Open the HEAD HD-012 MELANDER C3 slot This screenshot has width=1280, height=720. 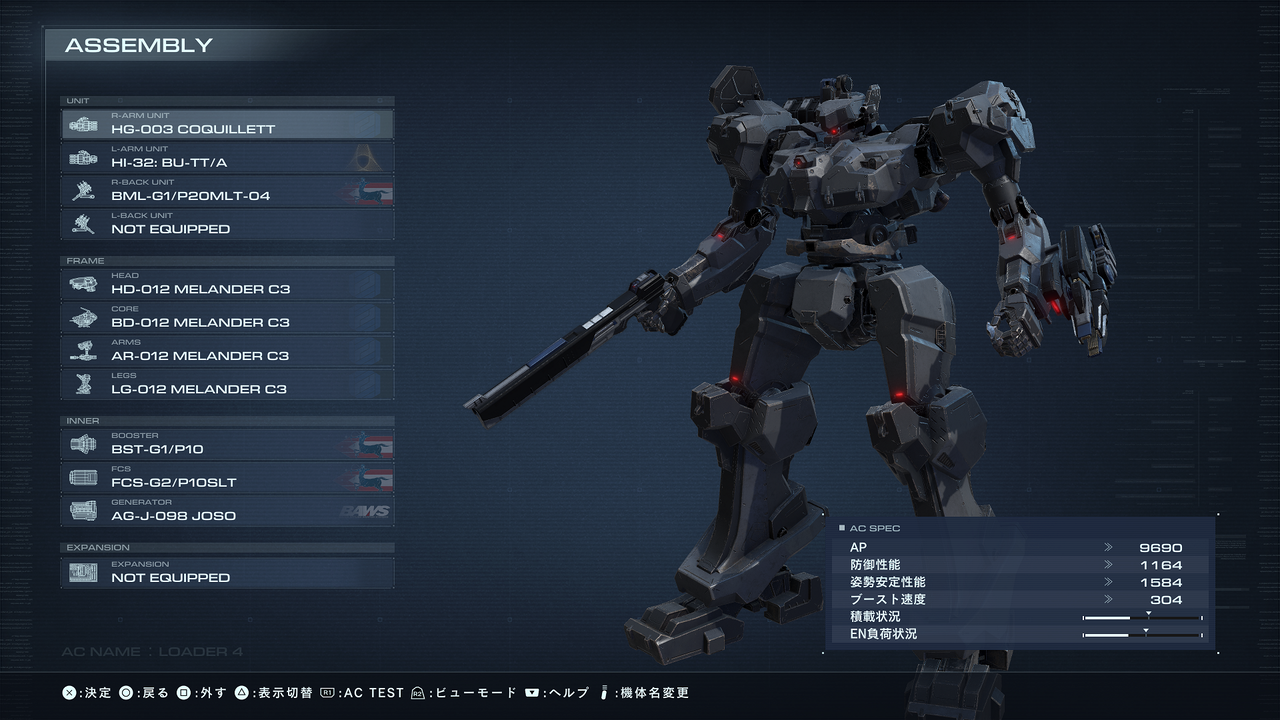(227, 284)
